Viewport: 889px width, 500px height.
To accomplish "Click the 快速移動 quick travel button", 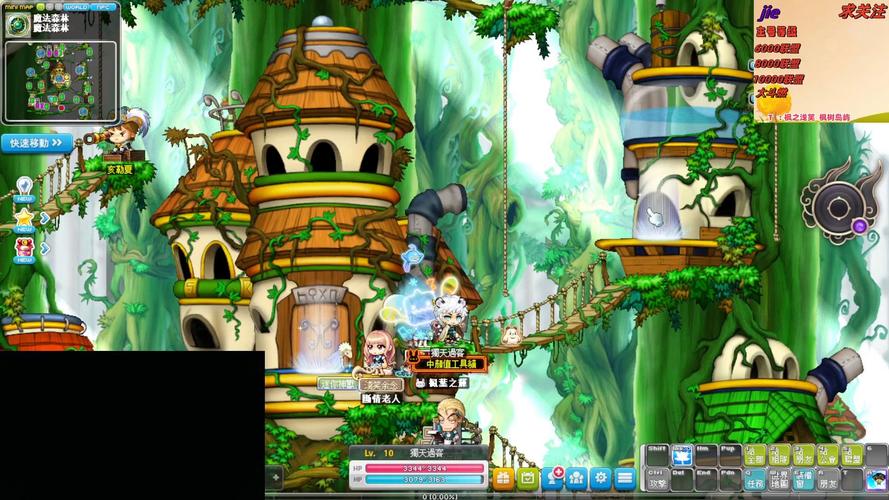I will pyautogui.click(x=37, y=143).
